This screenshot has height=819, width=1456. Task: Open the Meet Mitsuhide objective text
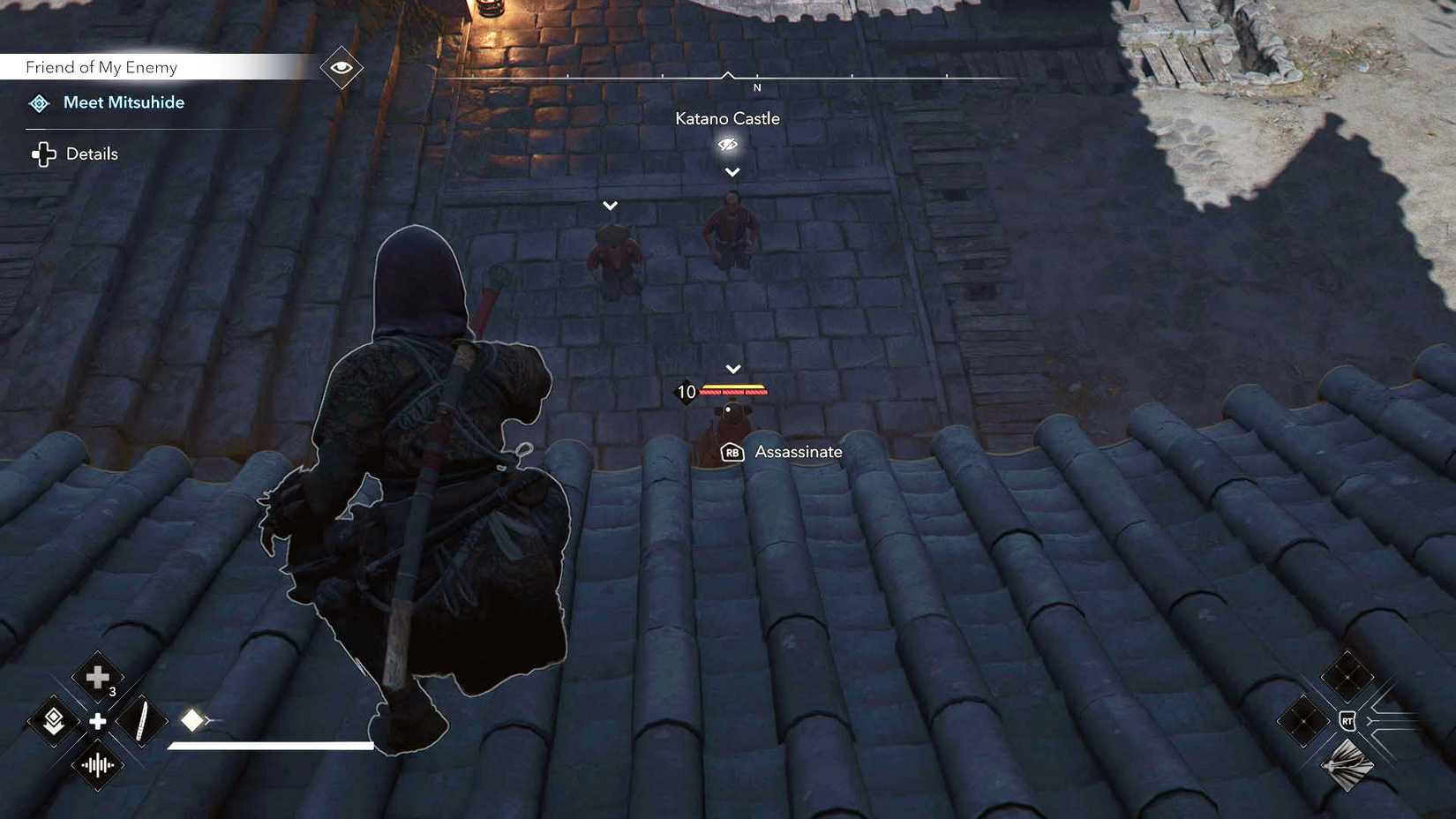pos(124,102)
